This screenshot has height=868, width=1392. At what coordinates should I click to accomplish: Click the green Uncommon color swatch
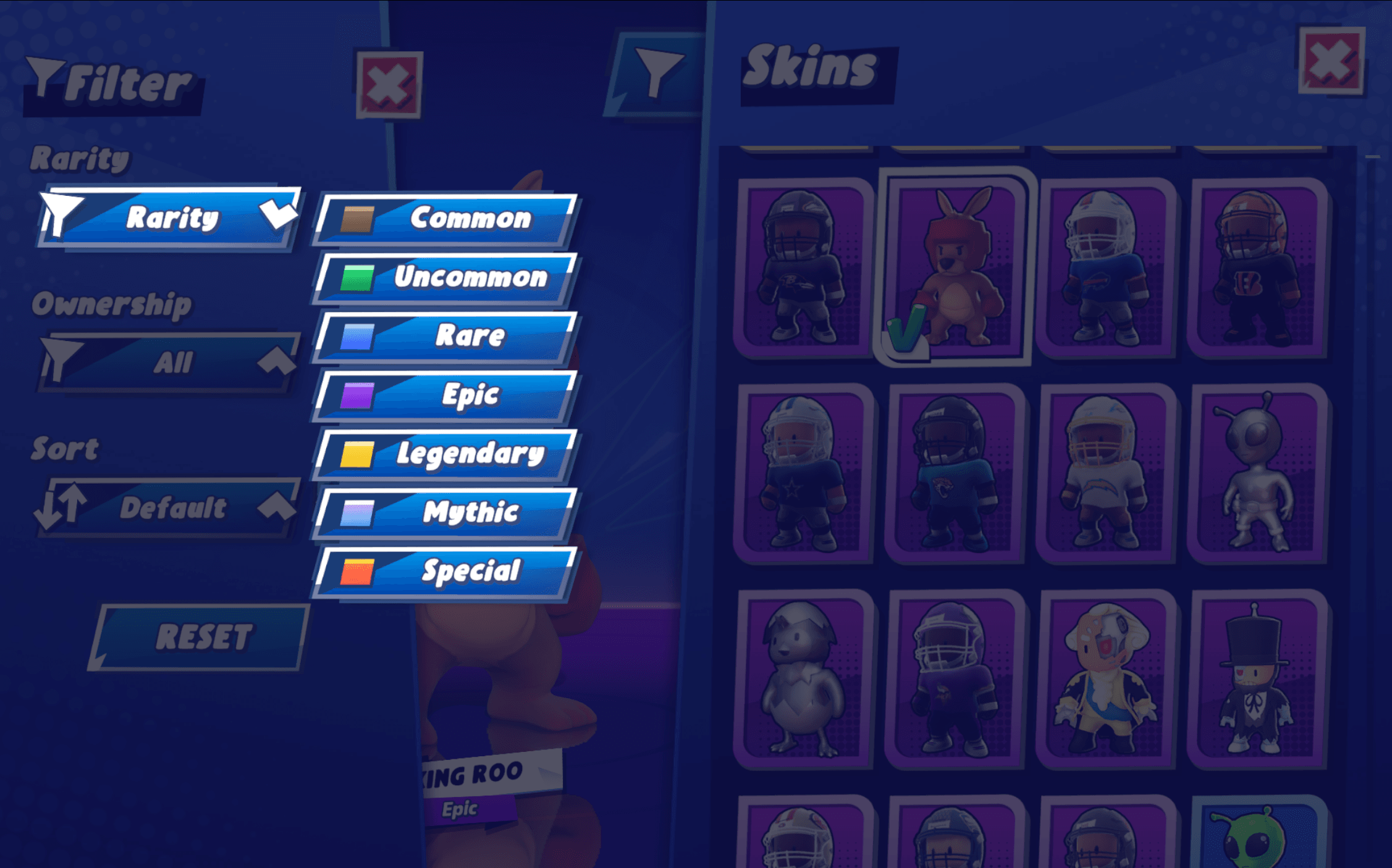356,279
